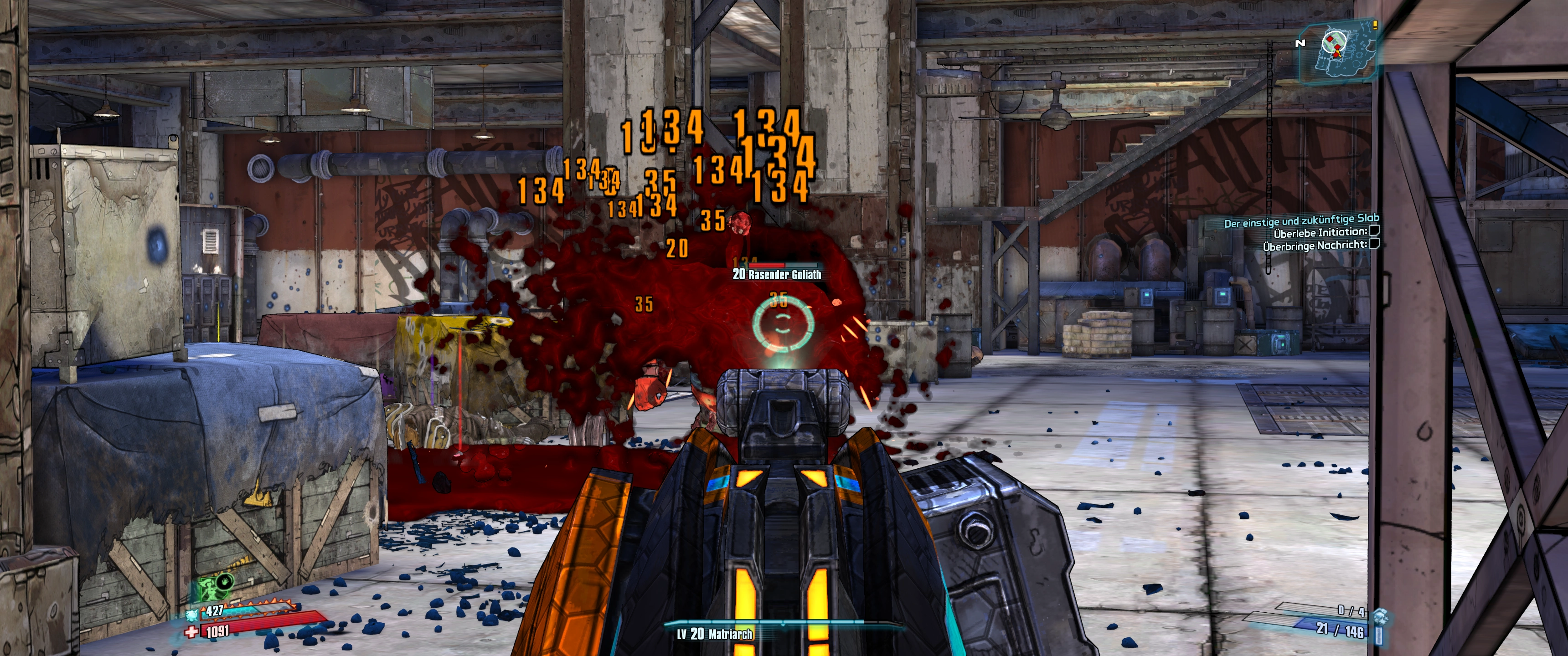Tick the 'Überlebe Initiation' objective checkbox
Viewport: 1568px width, 656px height.
tap(1374, 231)
